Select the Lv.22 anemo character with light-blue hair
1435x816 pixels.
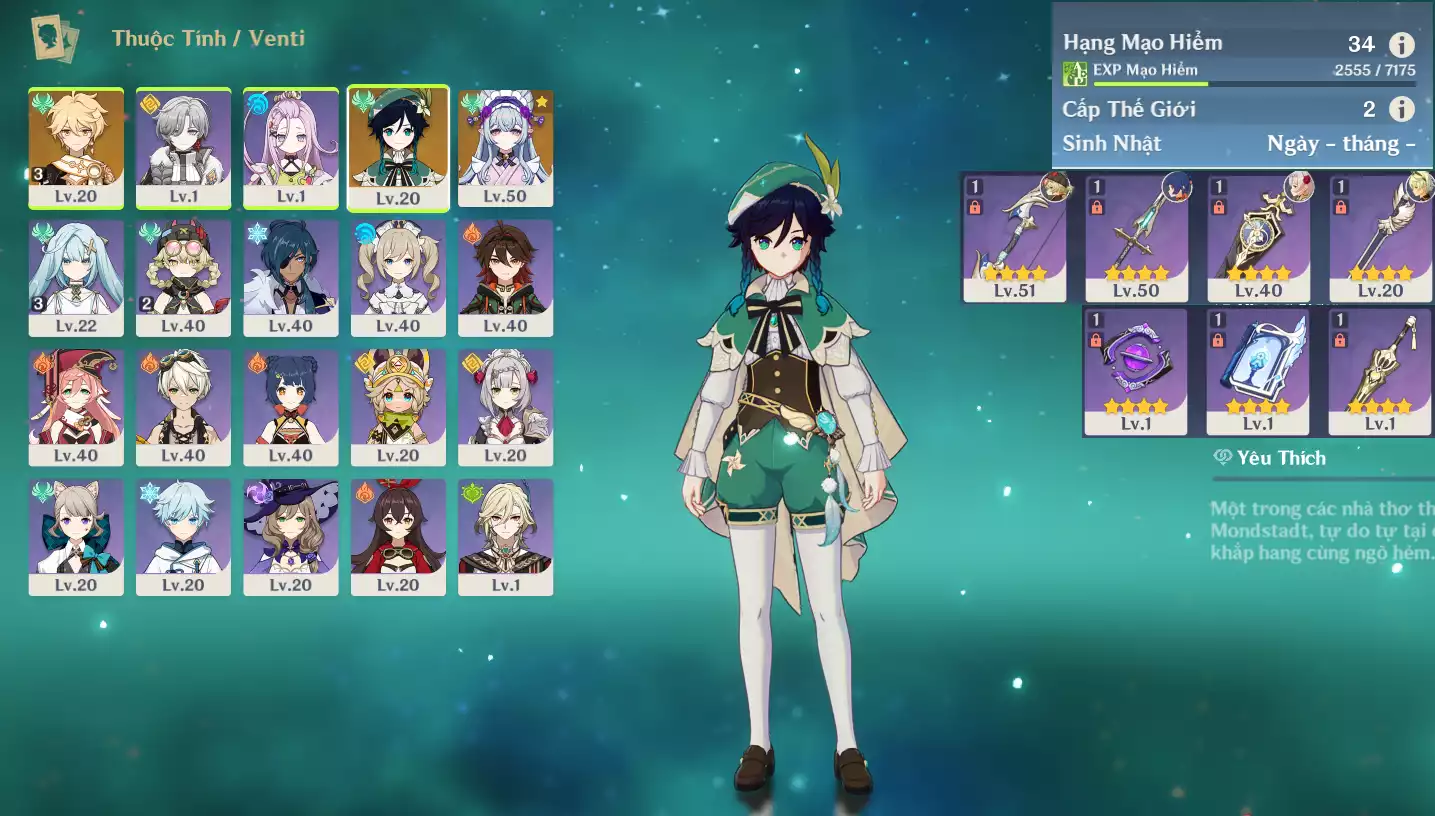[x=76, y=277]
